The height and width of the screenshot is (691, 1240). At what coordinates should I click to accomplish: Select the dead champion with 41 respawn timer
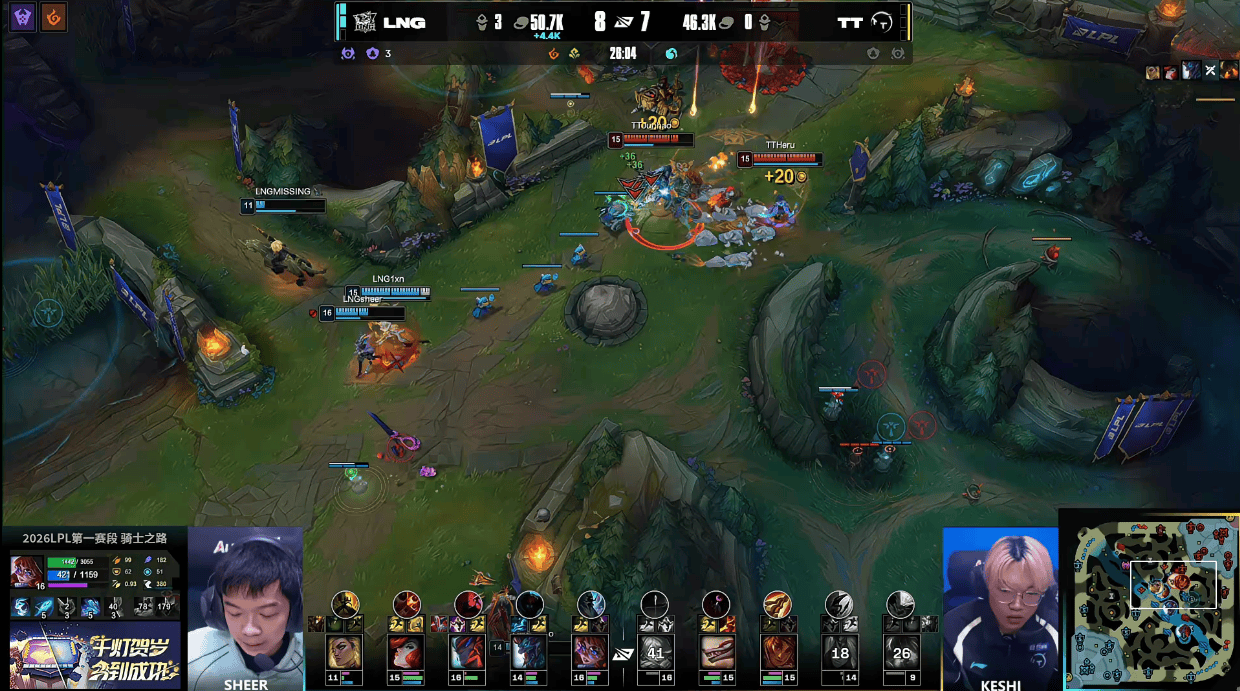point(655,652)
